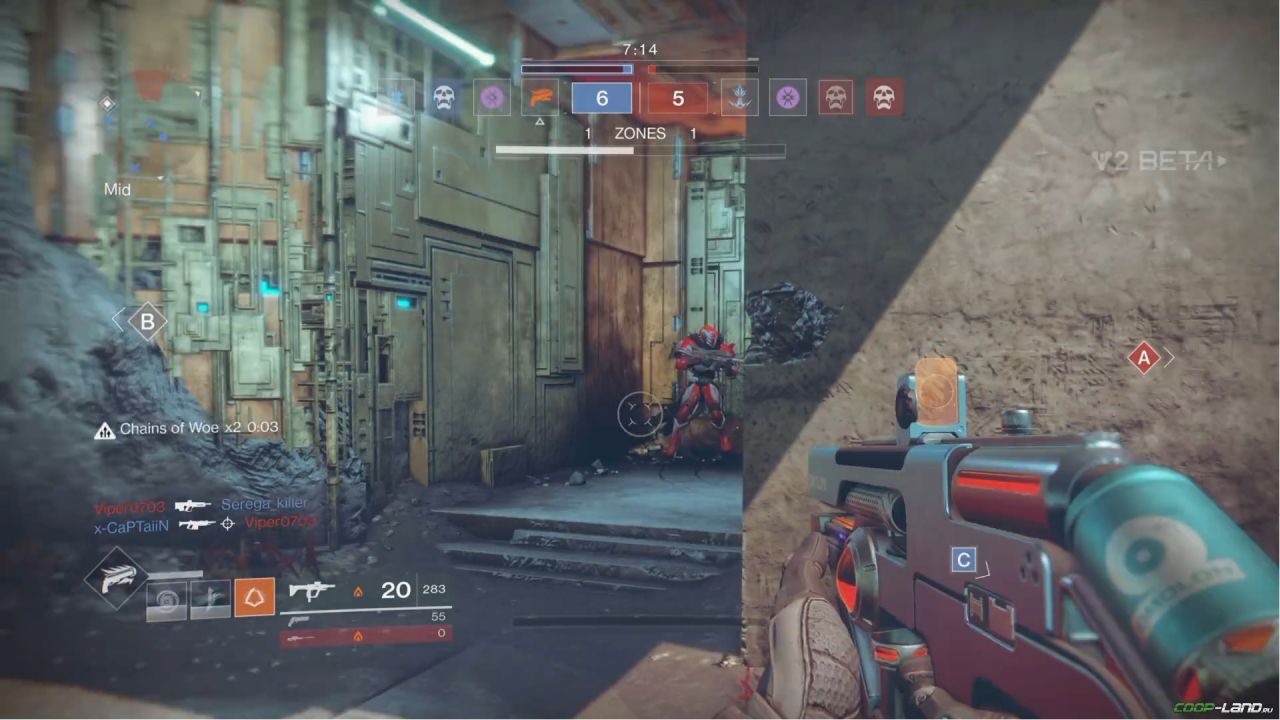The image size is (1280, 720).
Task: Select the orange Gunslinger teammate status icon
Action: [x=540, y=97]
